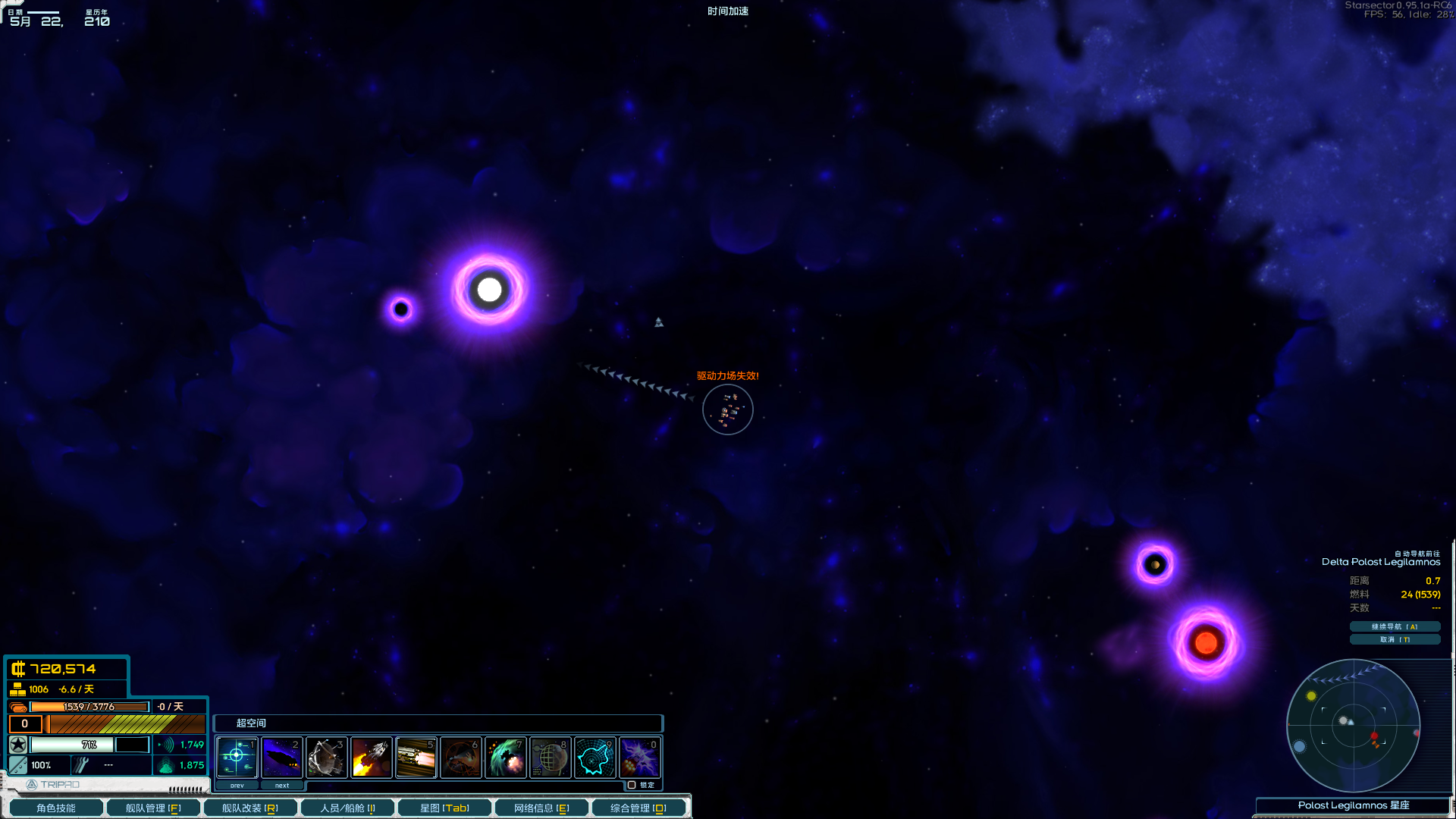Screen dimensions: 1456x819
Task: Activate the sustained burn ability in slot 5
Action: 416,757
